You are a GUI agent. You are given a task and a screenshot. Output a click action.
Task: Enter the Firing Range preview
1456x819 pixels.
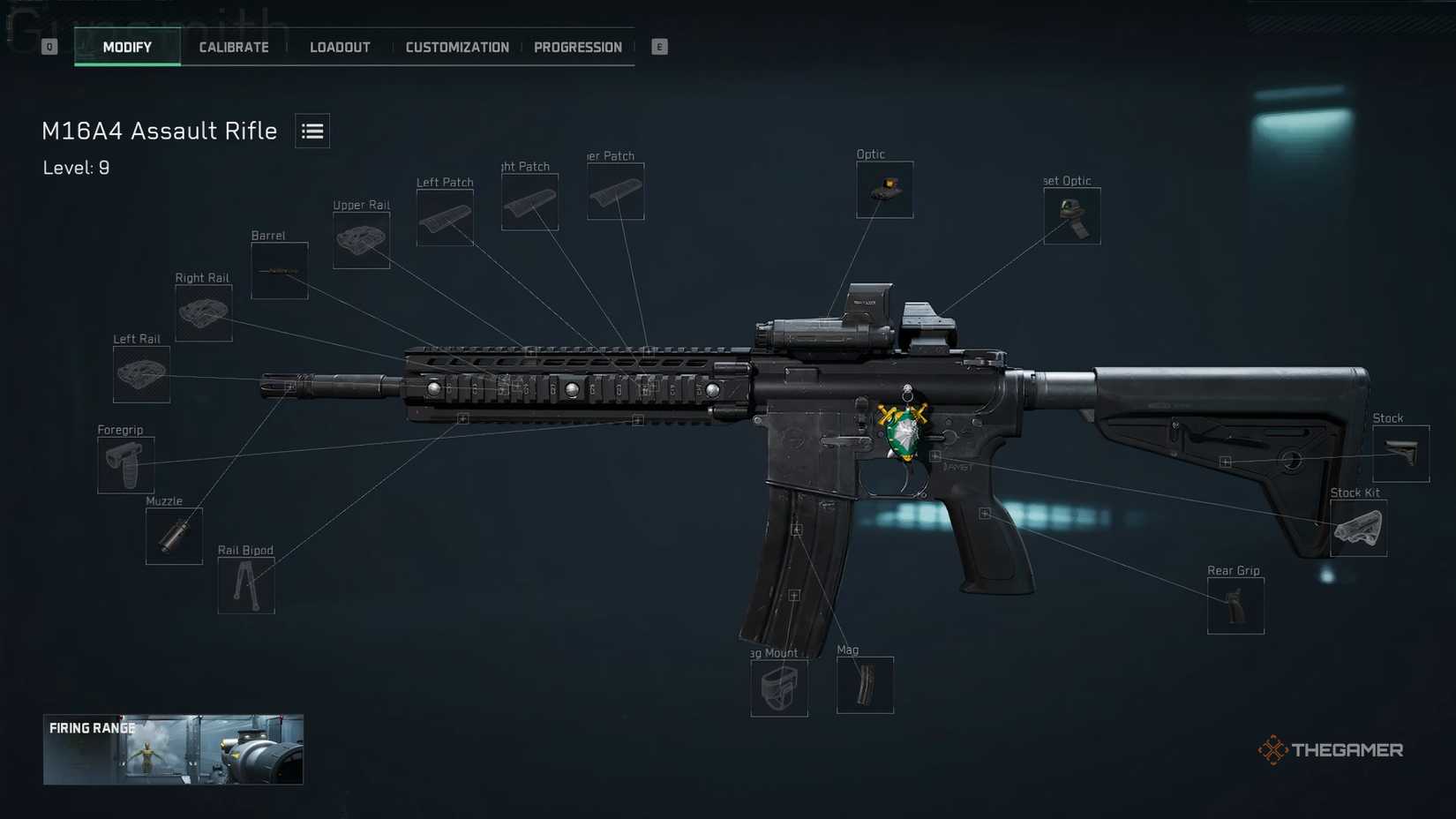point(173,749)
